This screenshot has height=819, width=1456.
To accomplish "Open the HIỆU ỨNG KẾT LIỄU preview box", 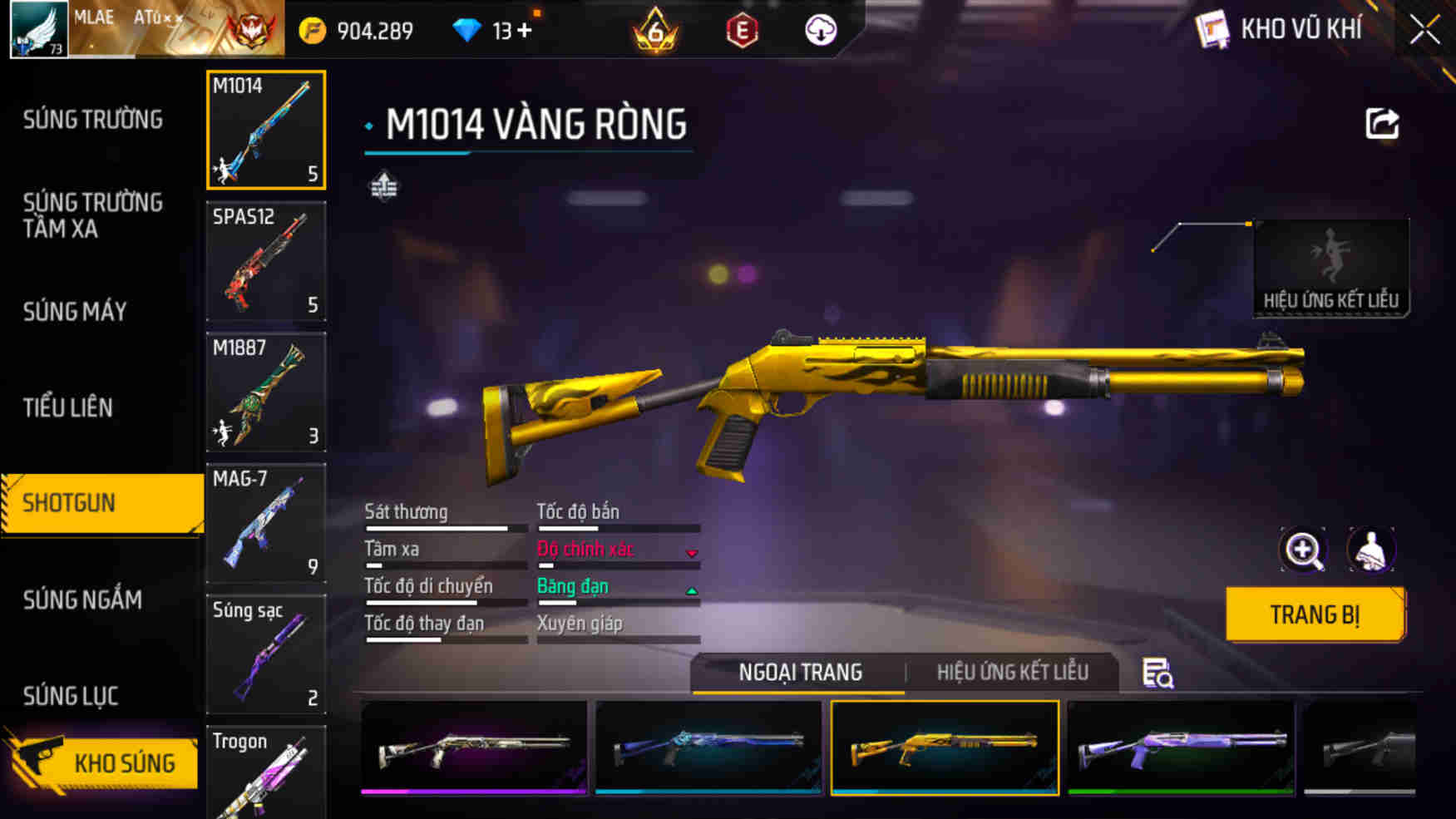I will [1331, 266].
